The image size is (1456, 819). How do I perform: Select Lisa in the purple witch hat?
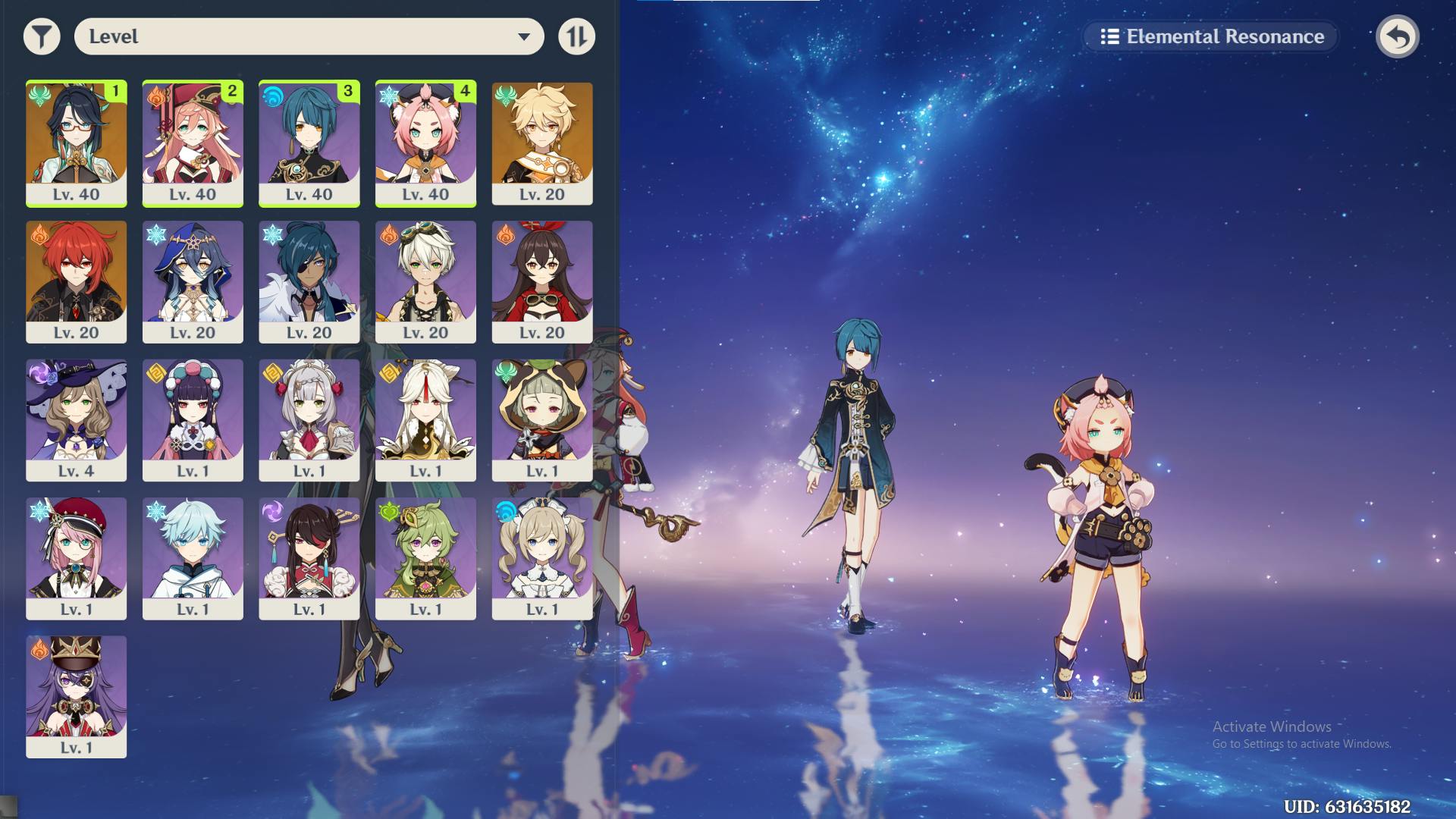[76, 419]
